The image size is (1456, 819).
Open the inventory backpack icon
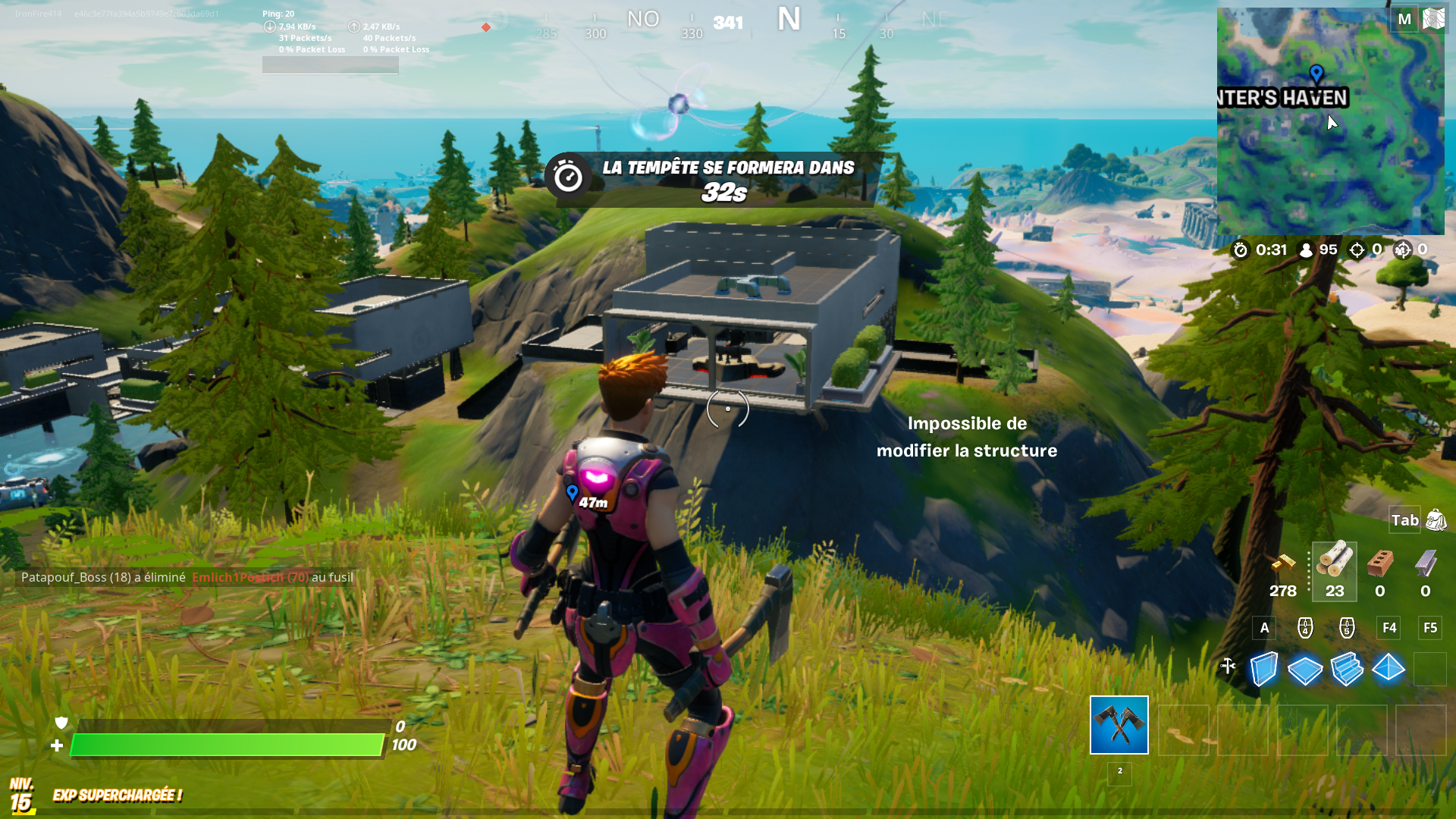tap(1436, 520)
